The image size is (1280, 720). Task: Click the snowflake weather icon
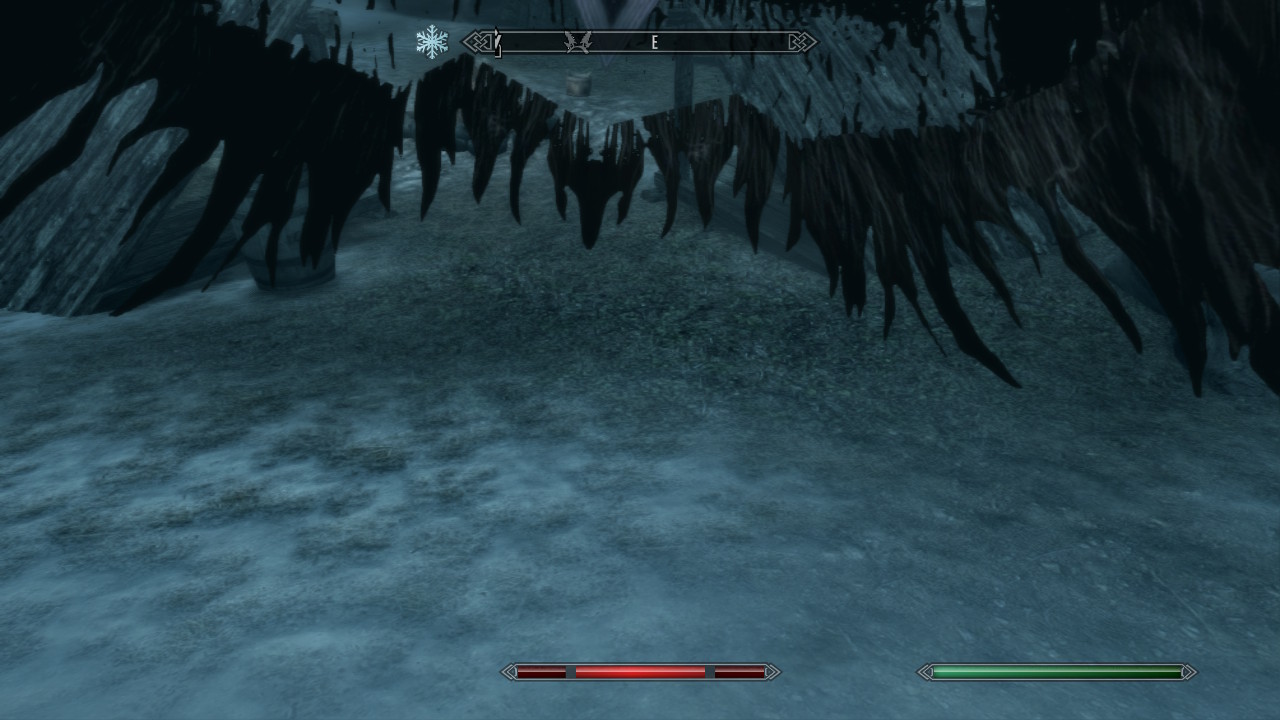(x=432, y=42)
